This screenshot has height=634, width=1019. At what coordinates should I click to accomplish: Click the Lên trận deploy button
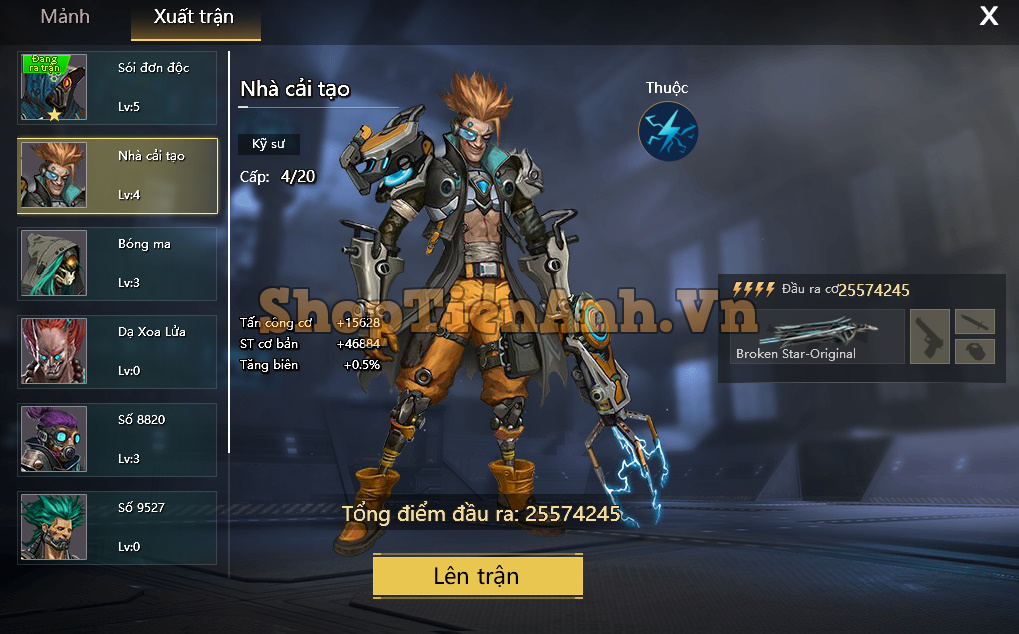[x=477, y=576]
